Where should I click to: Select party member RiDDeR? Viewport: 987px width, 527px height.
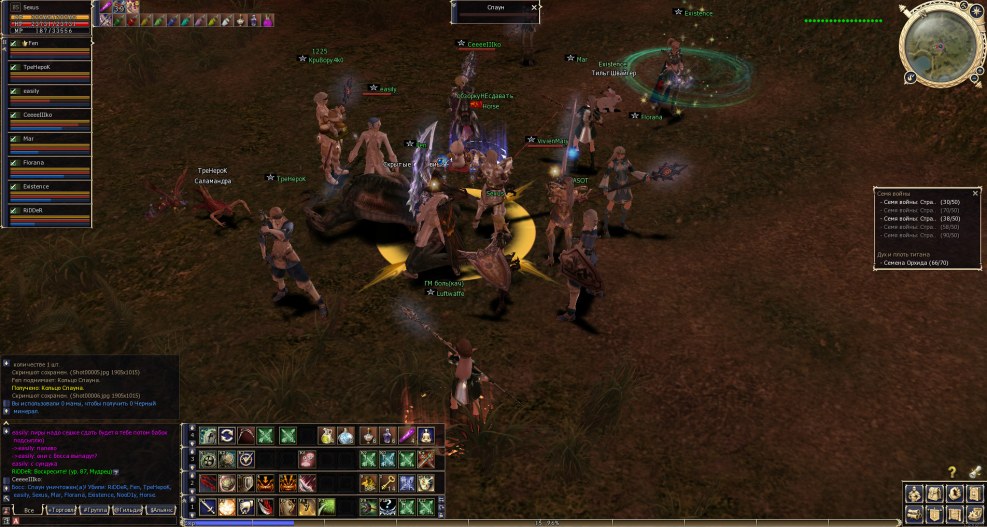click(46, 211)
